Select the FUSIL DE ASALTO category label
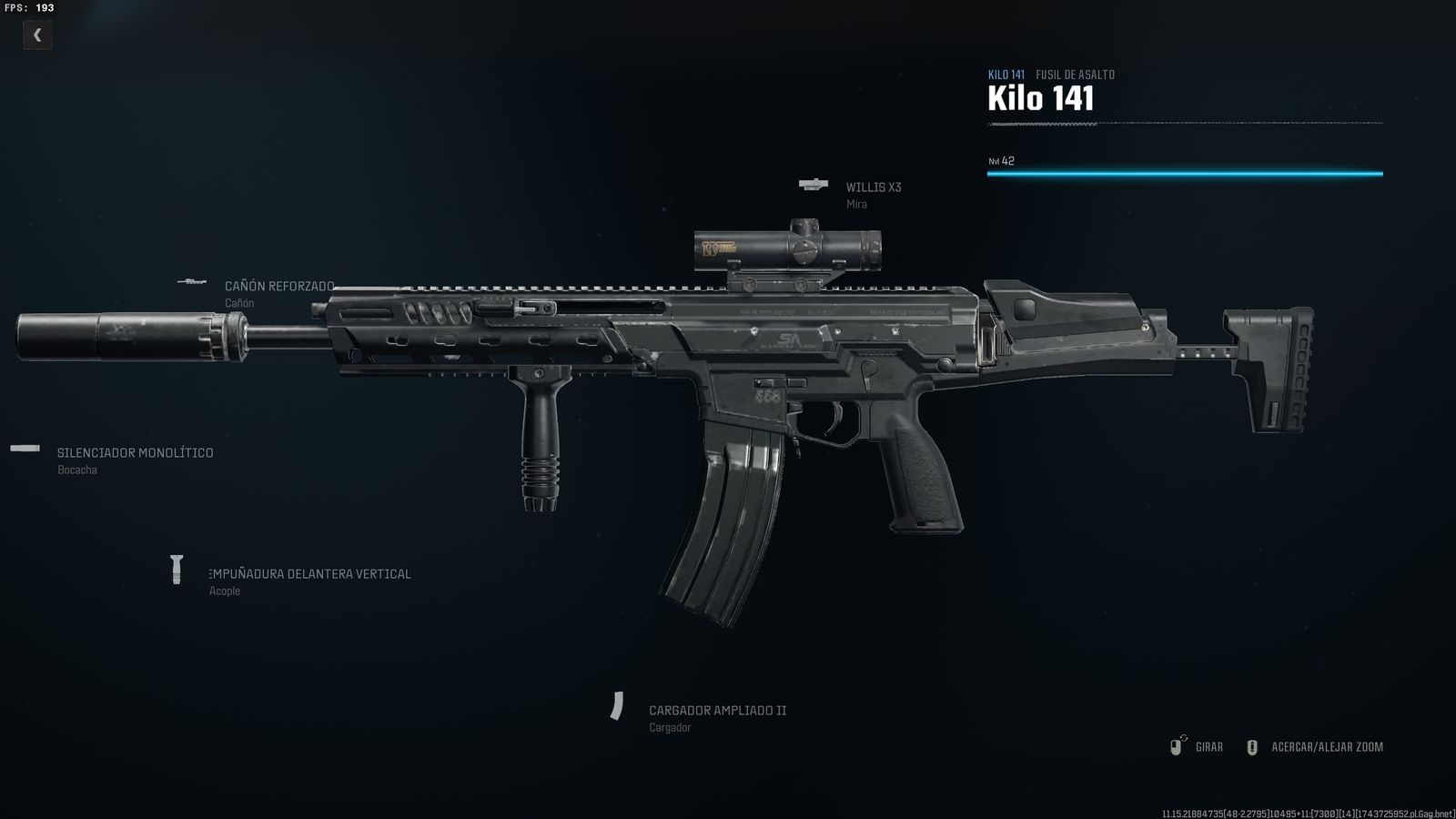The height and width of the screenshot is (819, 1456). pyautogui.click(x=1074, y=75)
